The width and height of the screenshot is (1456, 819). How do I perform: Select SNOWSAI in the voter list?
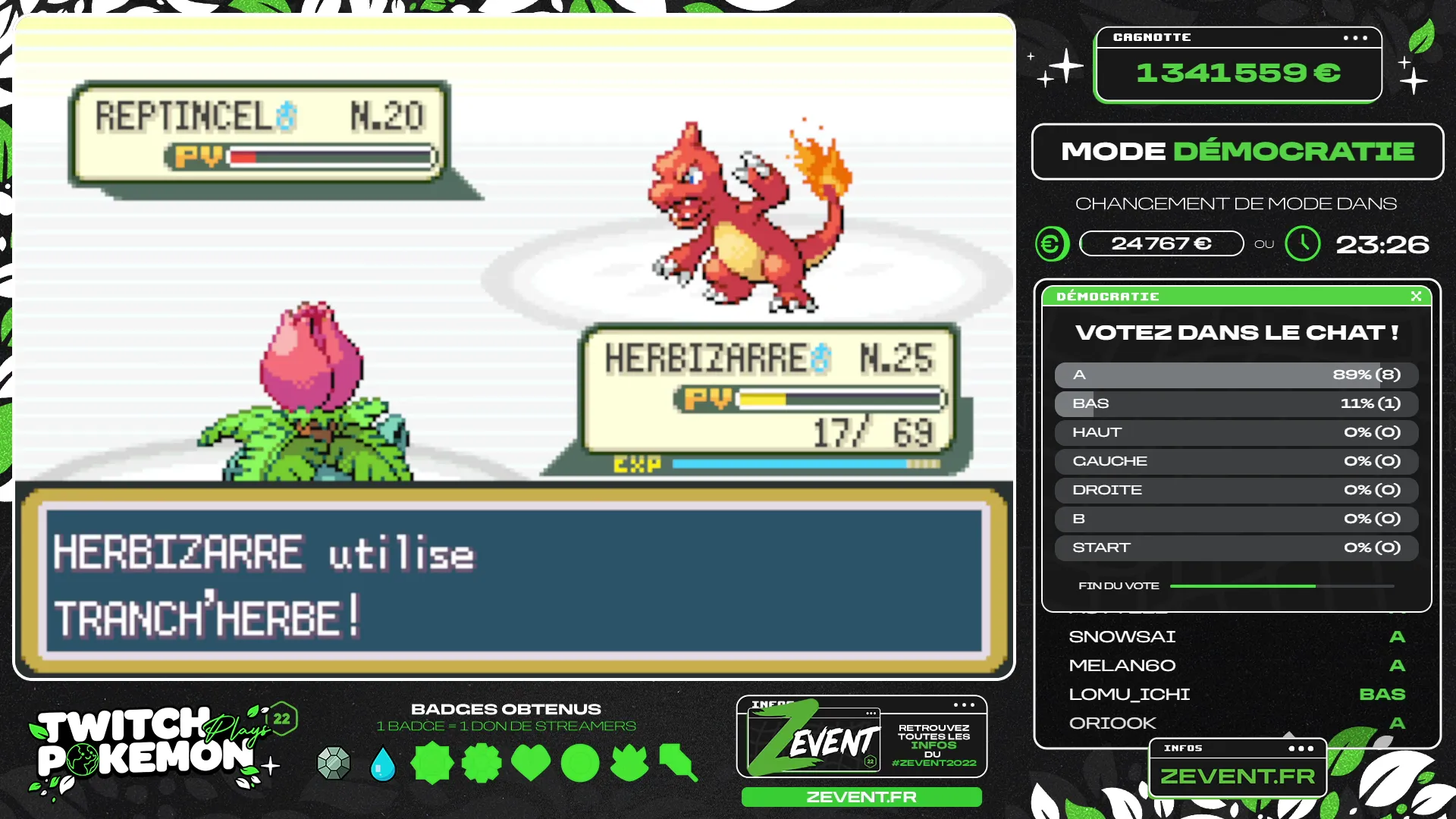coord(1122,637)
